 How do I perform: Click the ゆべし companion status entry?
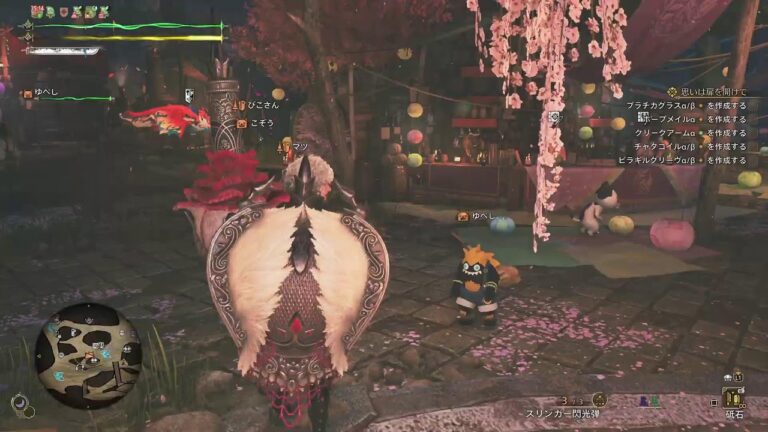[60, 97]
